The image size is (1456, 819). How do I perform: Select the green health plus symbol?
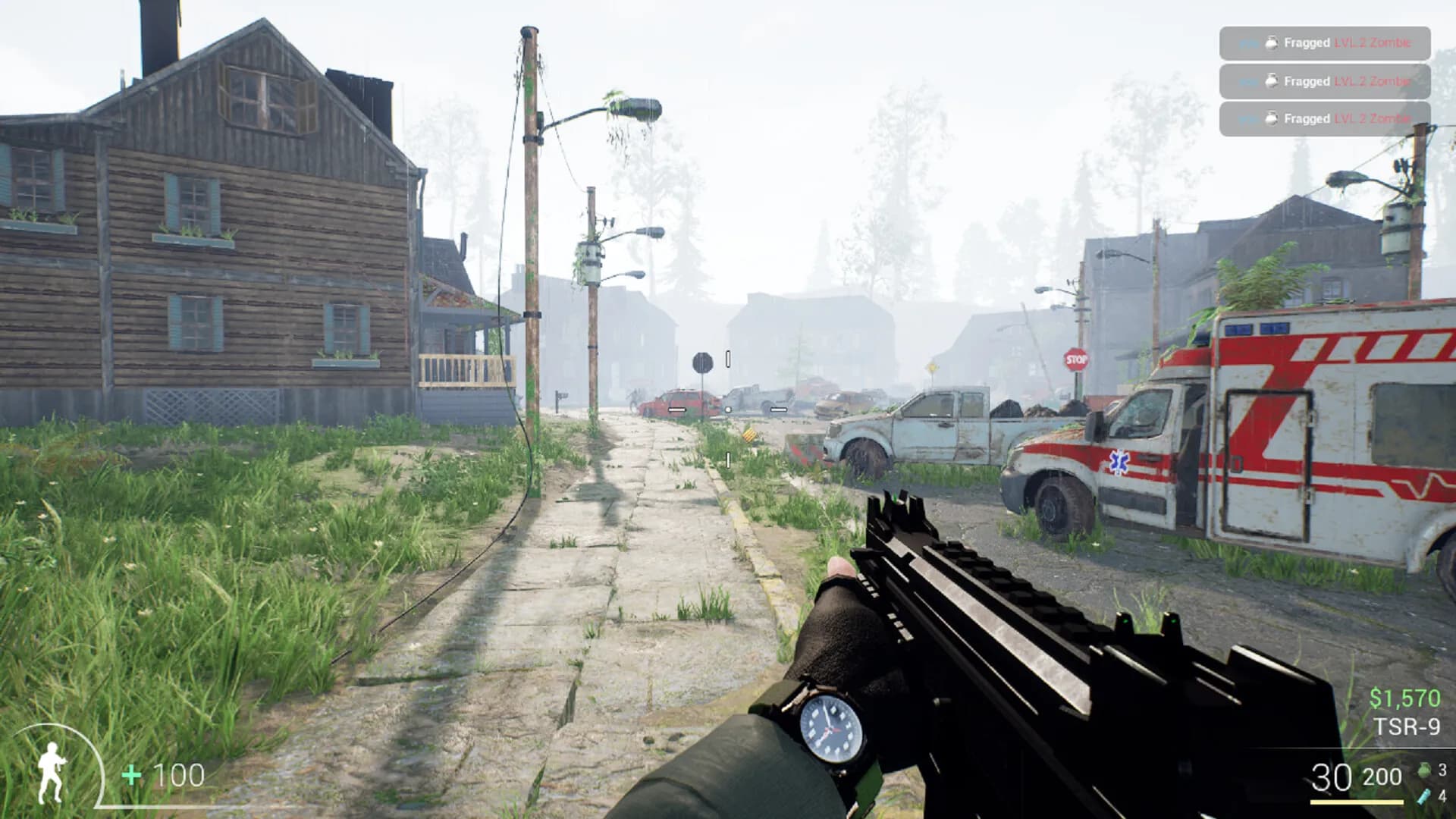point(130,775)
